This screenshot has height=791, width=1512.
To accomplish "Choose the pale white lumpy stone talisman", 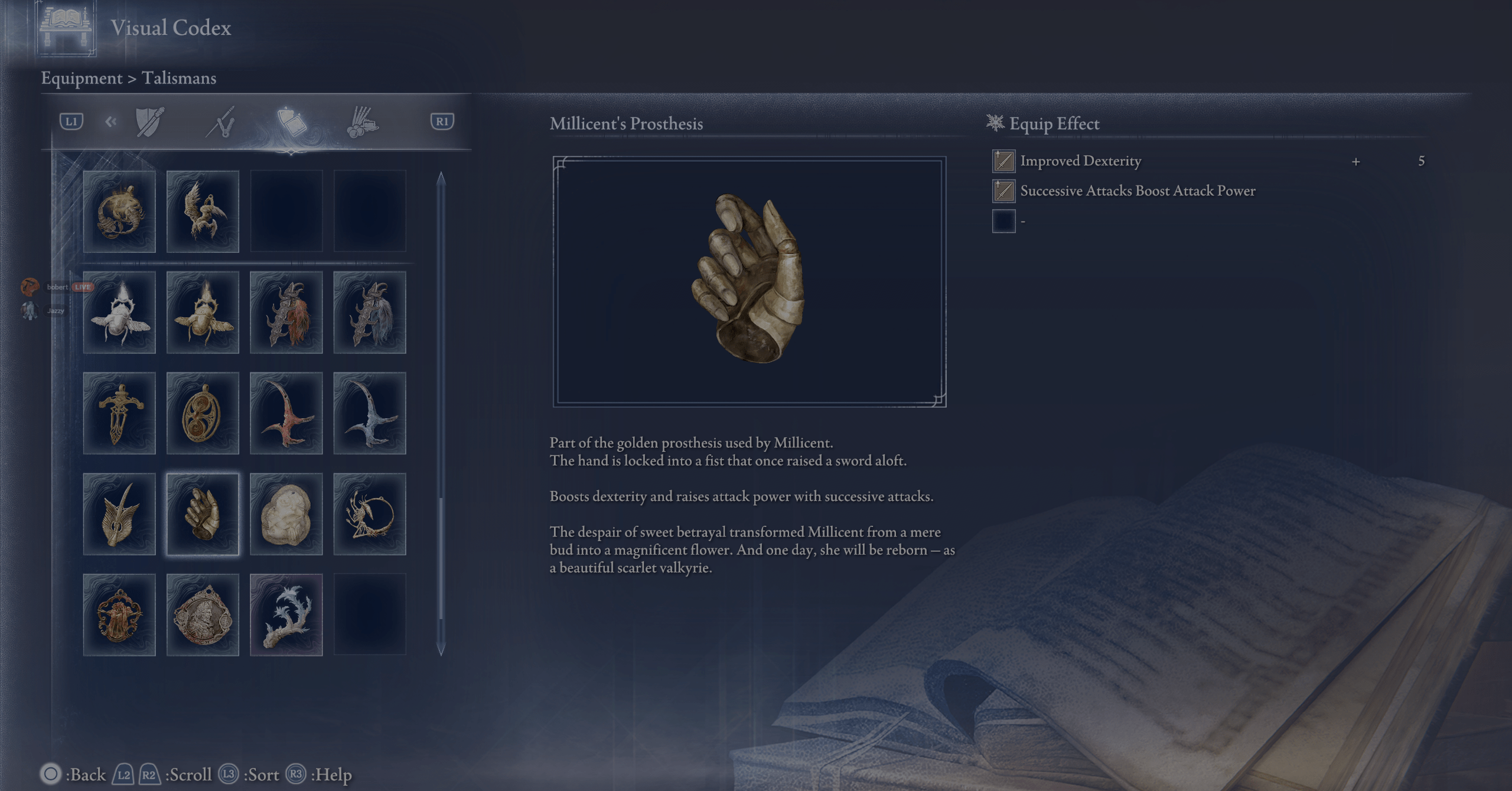I will (286, 514).
